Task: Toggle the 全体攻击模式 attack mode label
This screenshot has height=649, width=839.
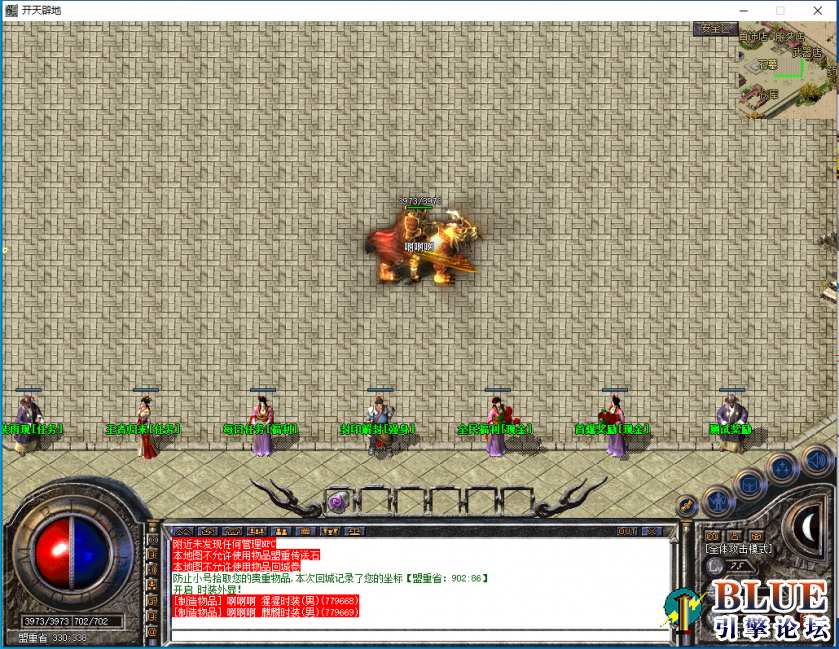Action: coord(737,549)
